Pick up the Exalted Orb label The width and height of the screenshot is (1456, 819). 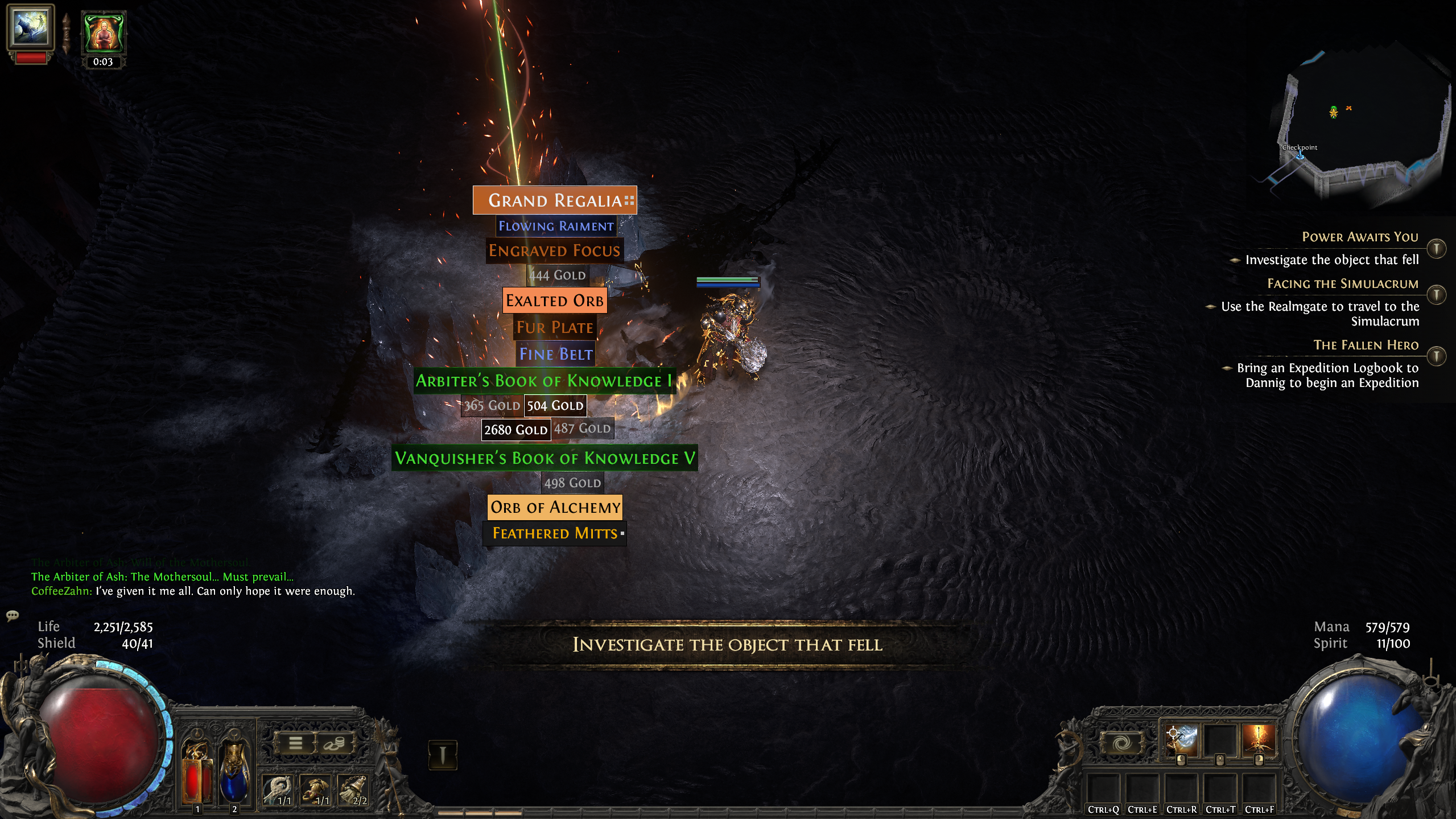coord(554,300)
